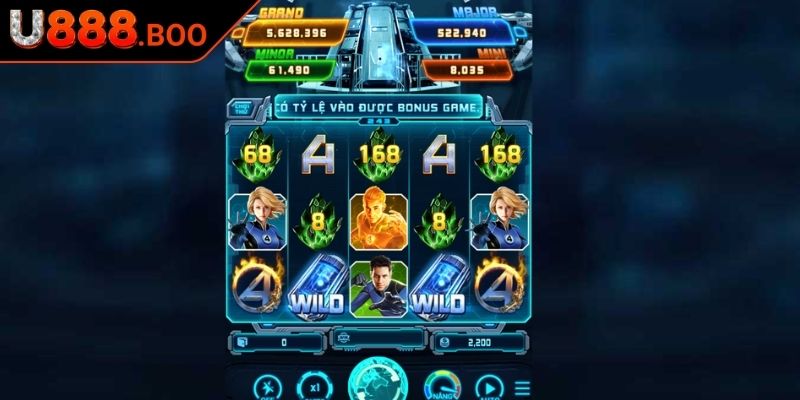
Task: Select the Chơi Thử trial play button
Action: pos(241,107)
